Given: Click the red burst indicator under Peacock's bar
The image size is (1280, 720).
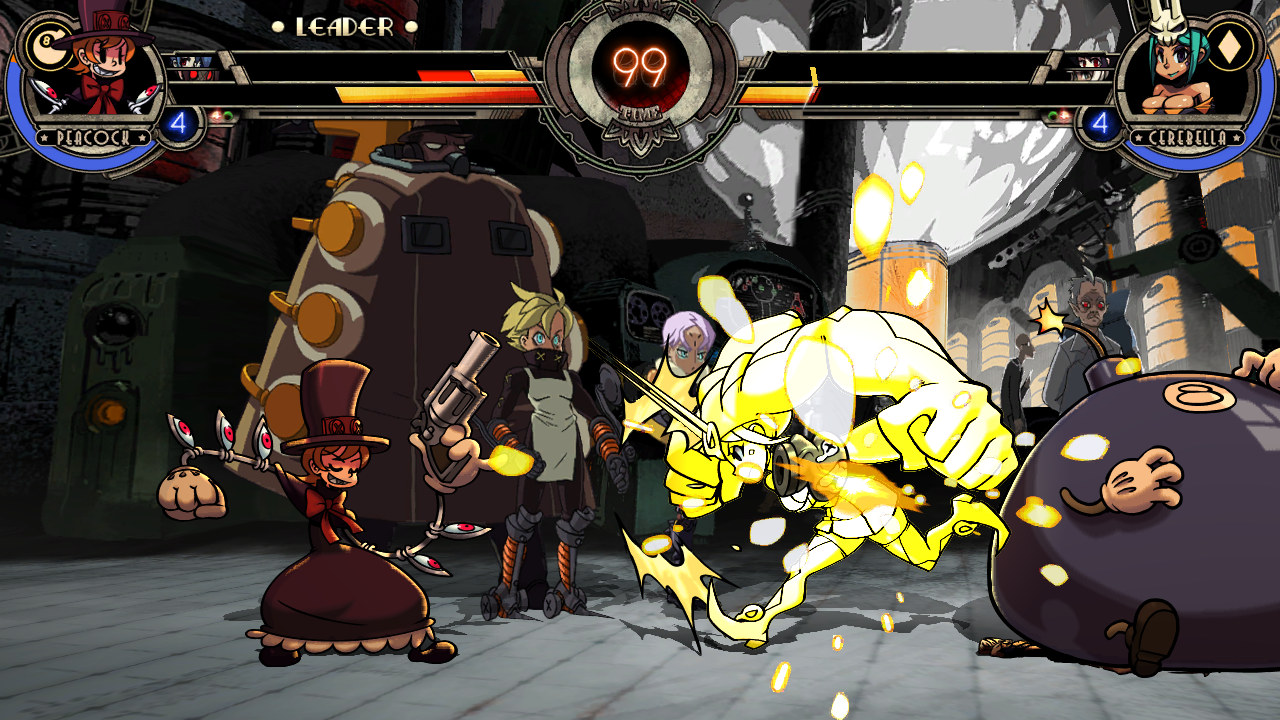Looking at the screenshot, I should pos(216,114).
